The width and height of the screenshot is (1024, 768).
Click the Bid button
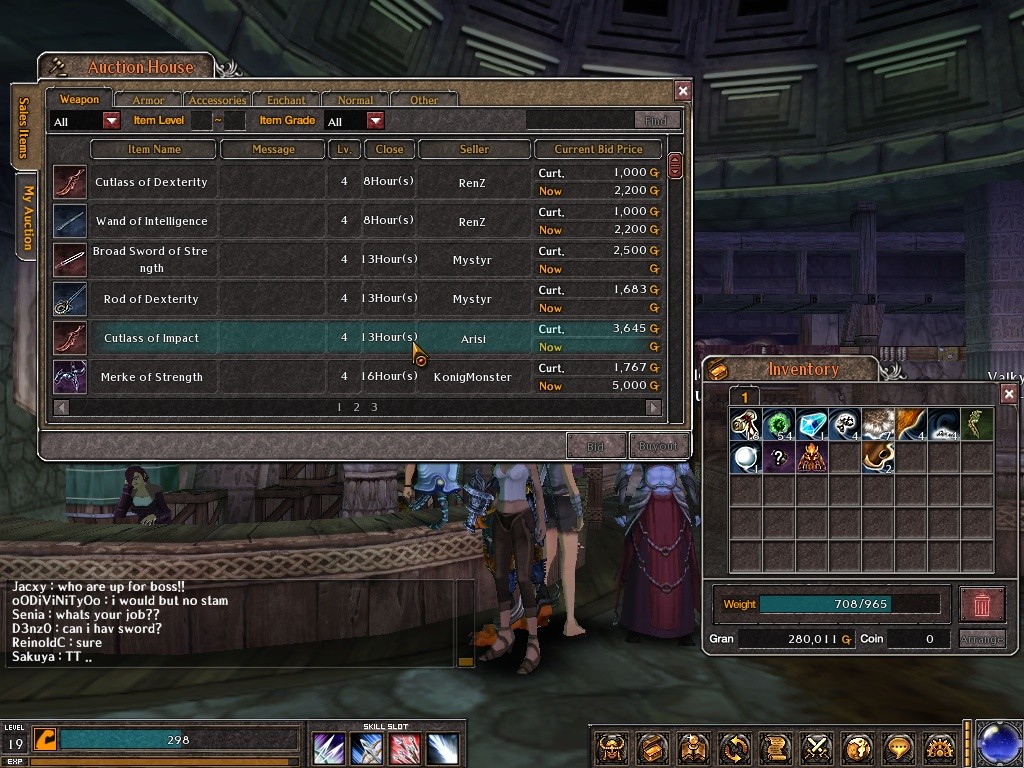[x=596, y=446]
